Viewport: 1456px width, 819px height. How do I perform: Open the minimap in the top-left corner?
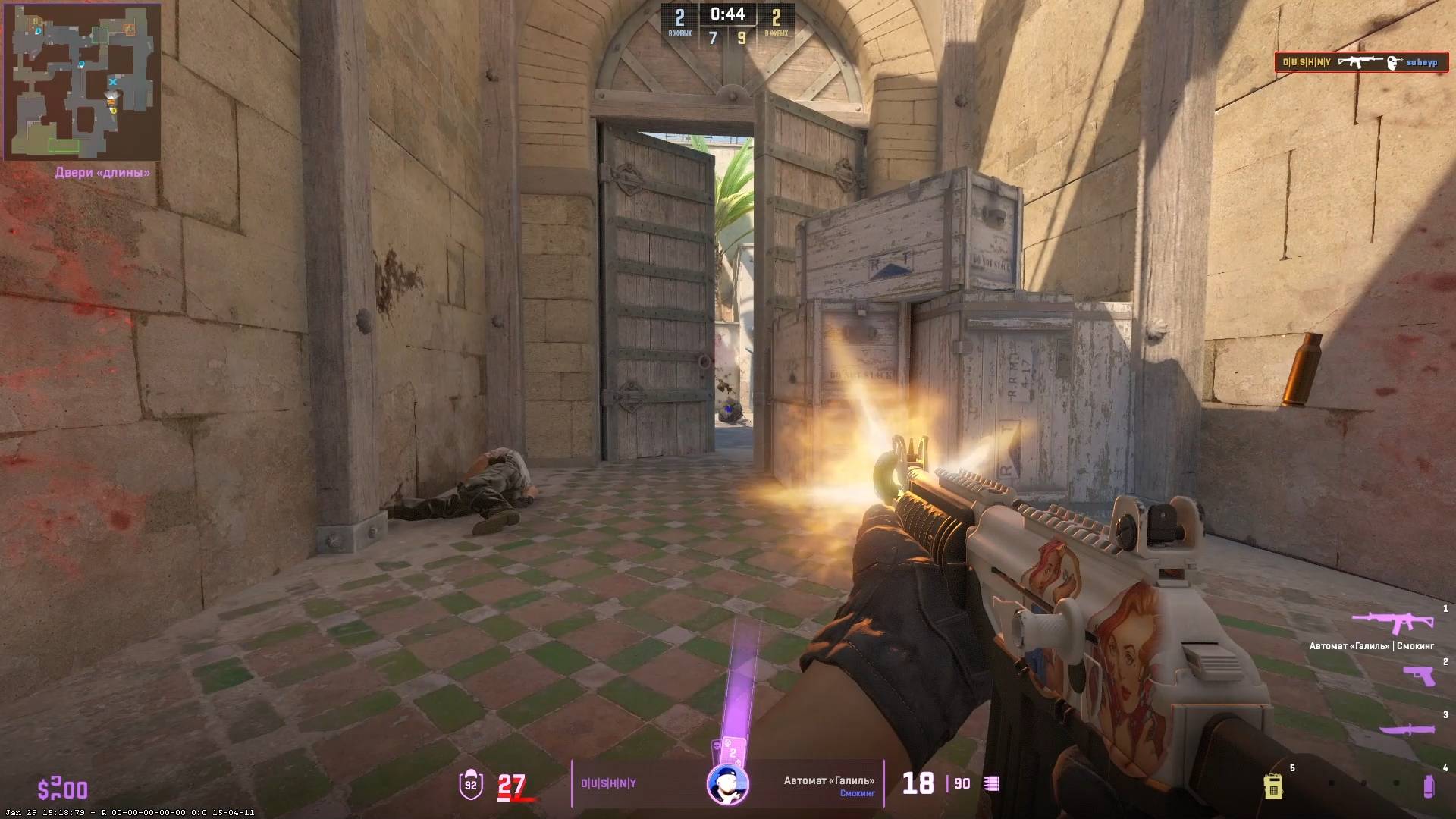pyautogui.click(x=83, y=83)
